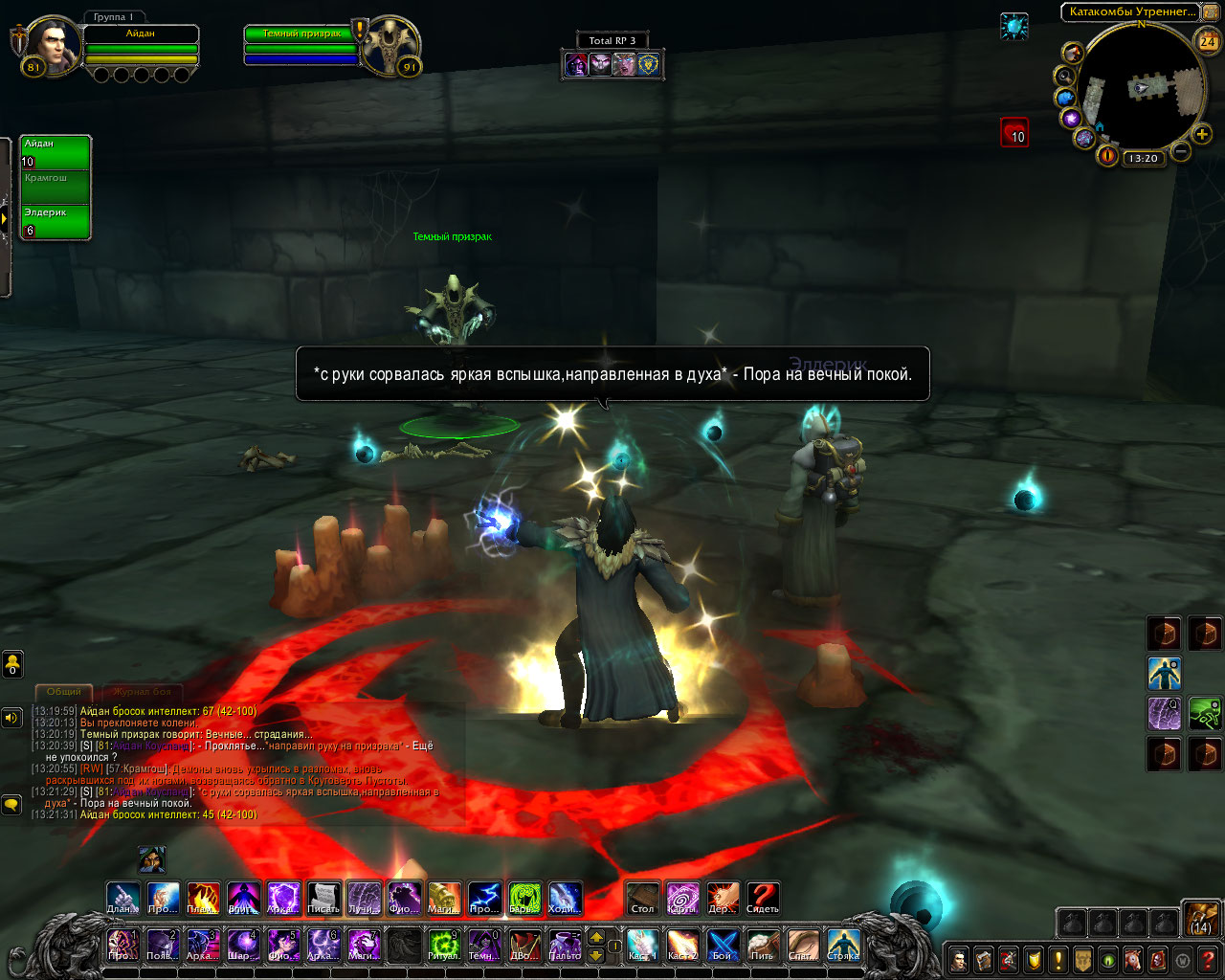Switch to the Журнал боя tab
This screenshot has height=980, width=1225.
pyautogui.click(x=142, y=691)
